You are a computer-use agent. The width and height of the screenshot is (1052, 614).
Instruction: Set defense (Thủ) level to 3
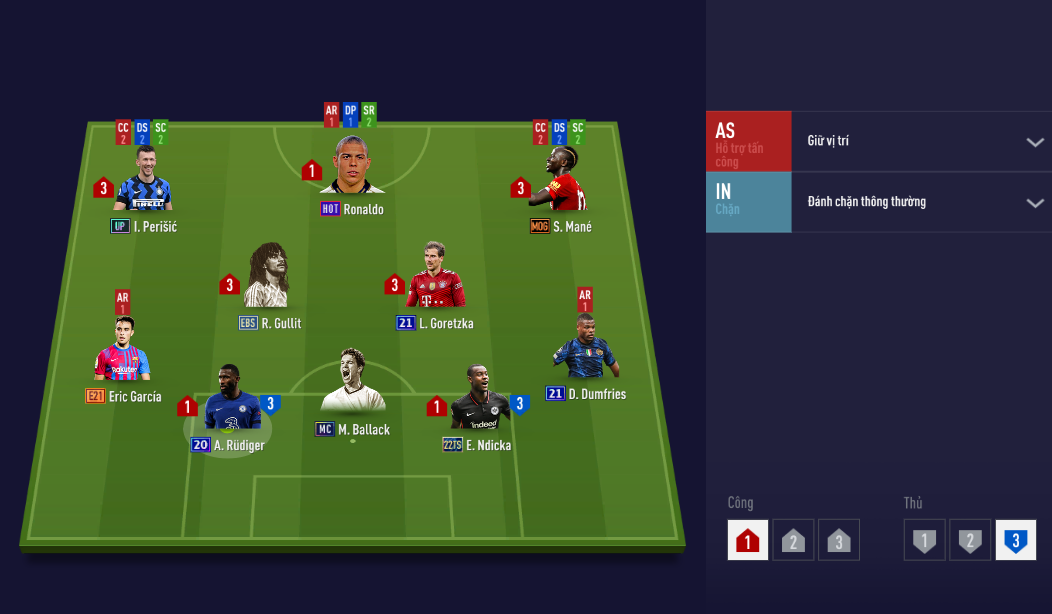pos(1015,540)
